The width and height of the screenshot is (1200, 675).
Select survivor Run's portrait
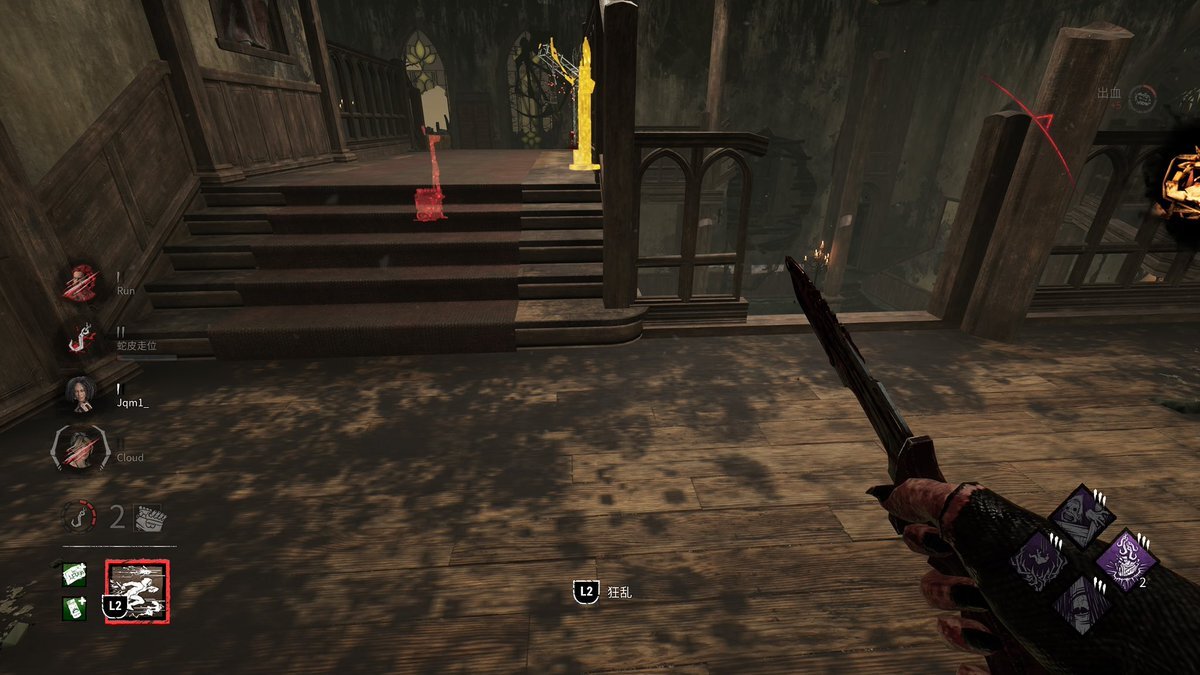(x=81, y=283)
